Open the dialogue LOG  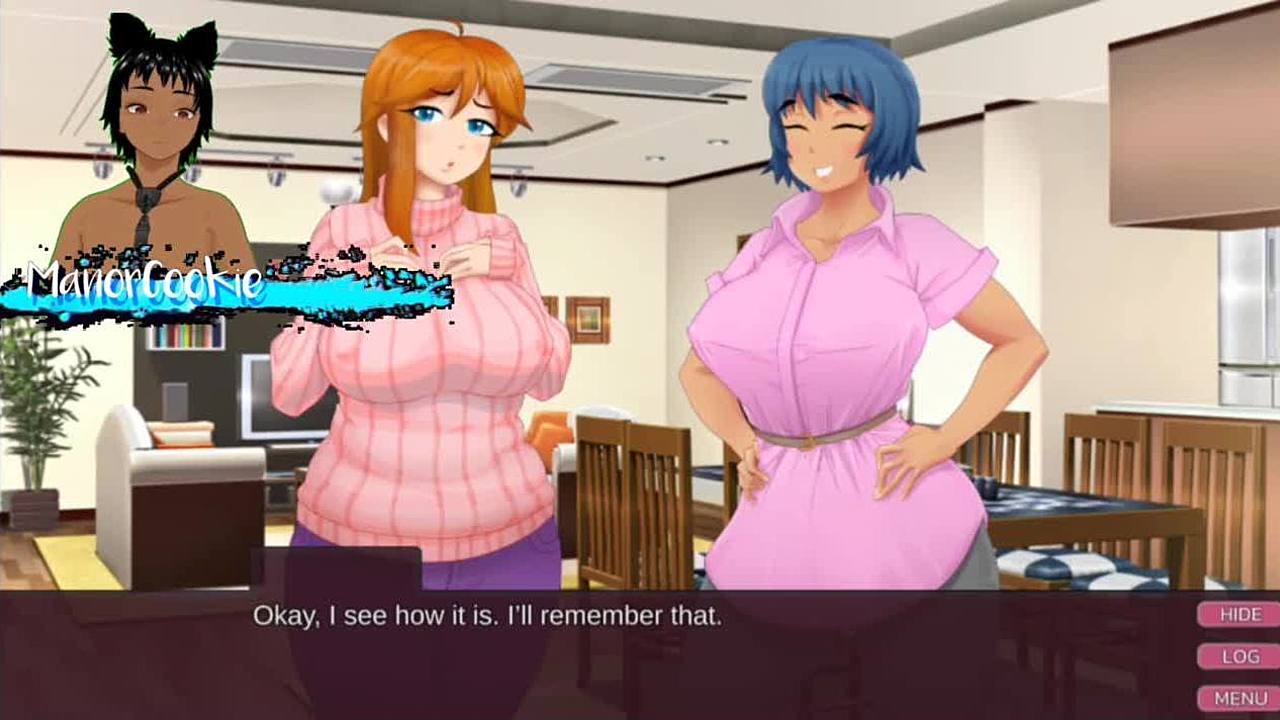1239,657
